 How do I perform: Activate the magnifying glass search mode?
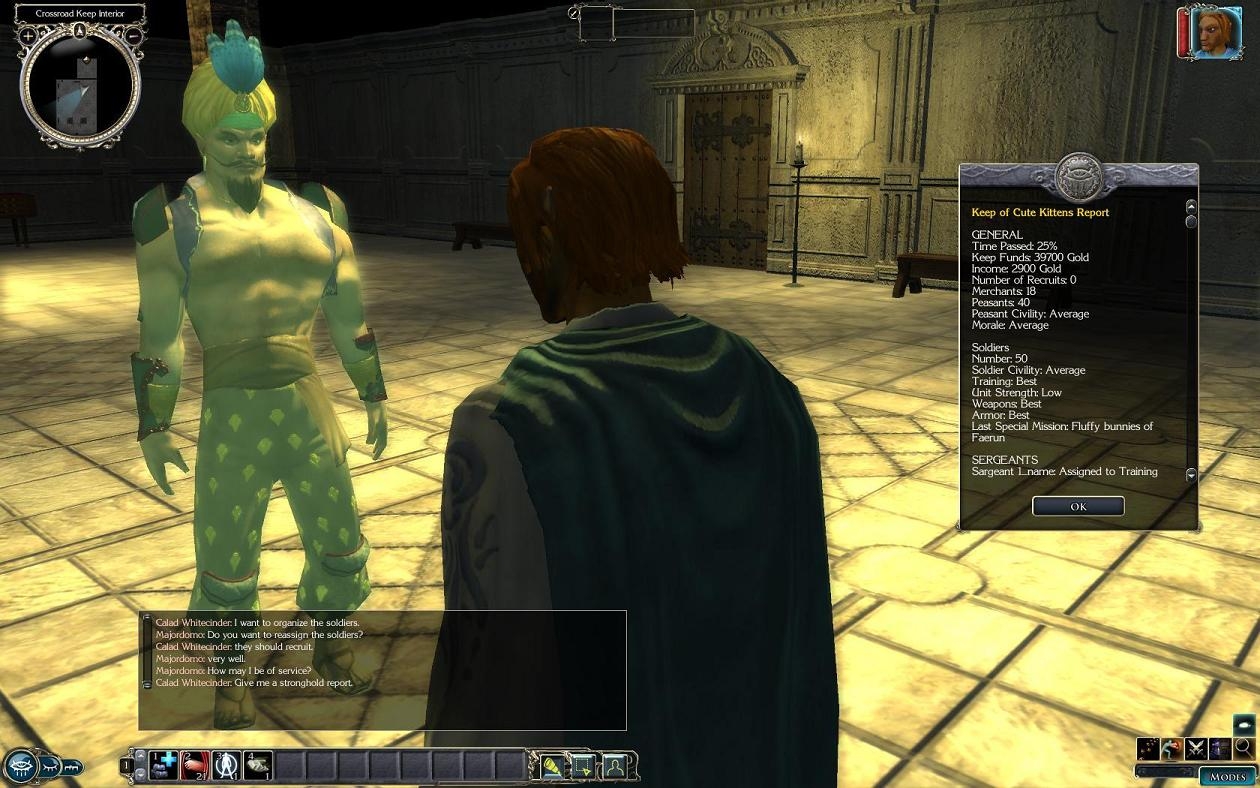point(1244,748)
